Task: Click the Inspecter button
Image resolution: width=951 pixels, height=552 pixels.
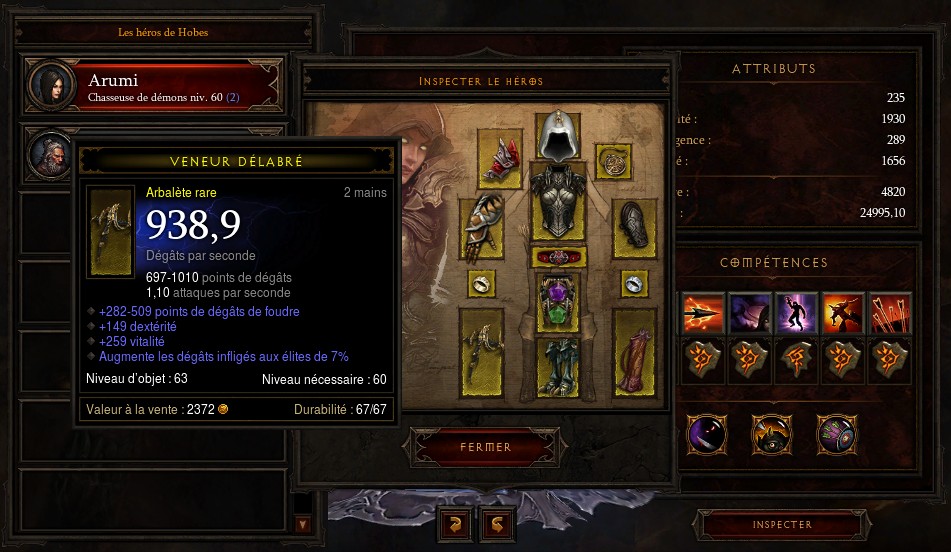Action: (781, 524)
